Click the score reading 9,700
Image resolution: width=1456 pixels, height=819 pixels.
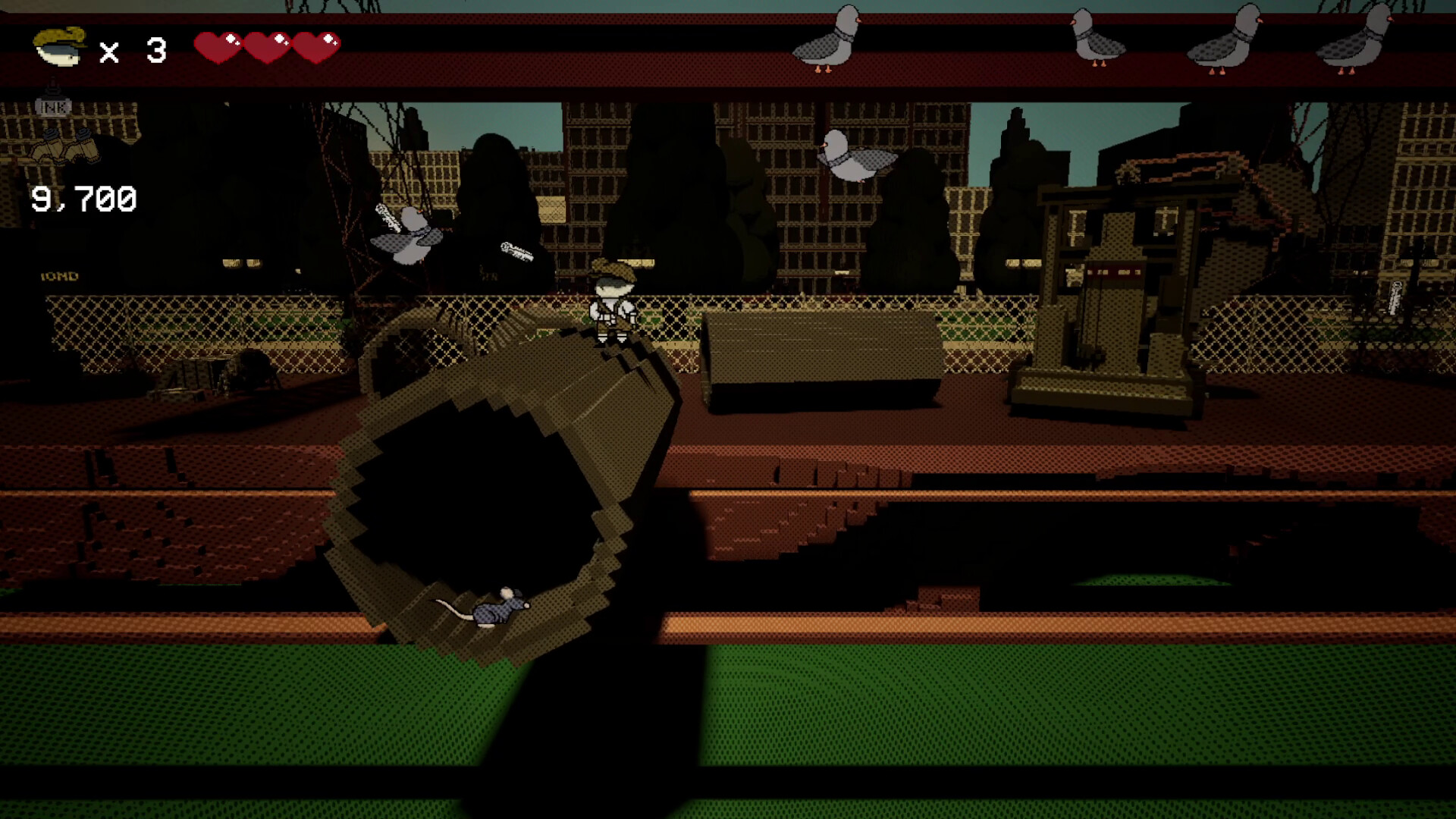point(83,199)
